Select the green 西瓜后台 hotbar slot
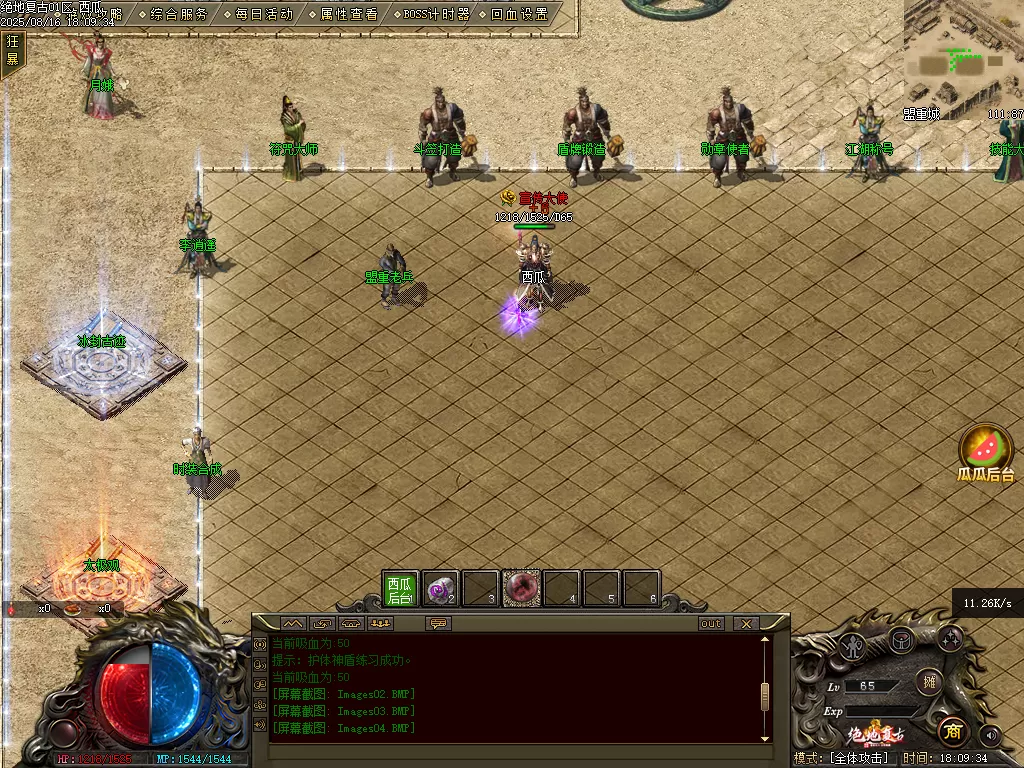The height and width of the screenshot is (768, 1024). [400, 589]
